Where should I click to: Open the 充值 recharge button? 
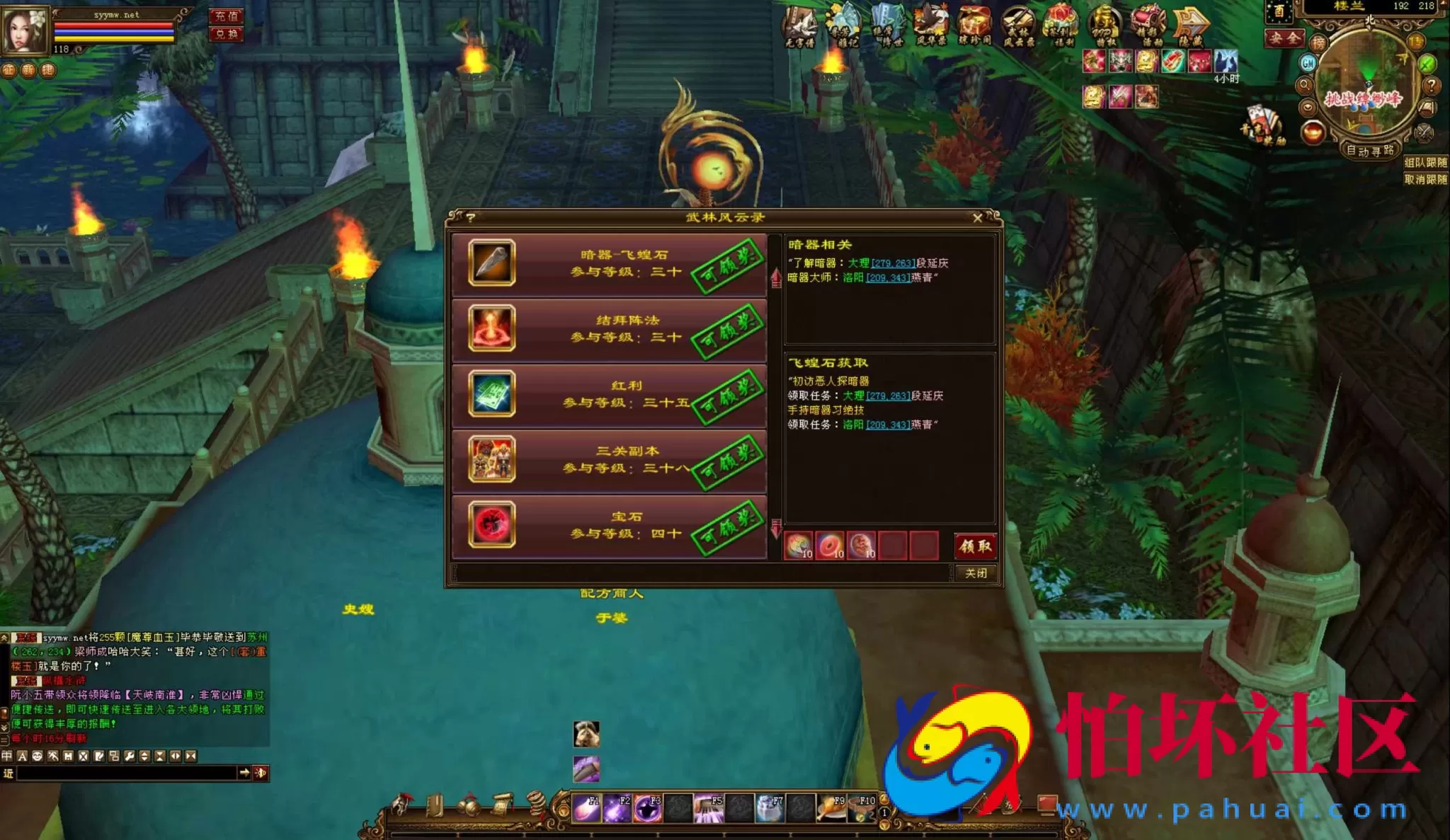tap(227, 16)
